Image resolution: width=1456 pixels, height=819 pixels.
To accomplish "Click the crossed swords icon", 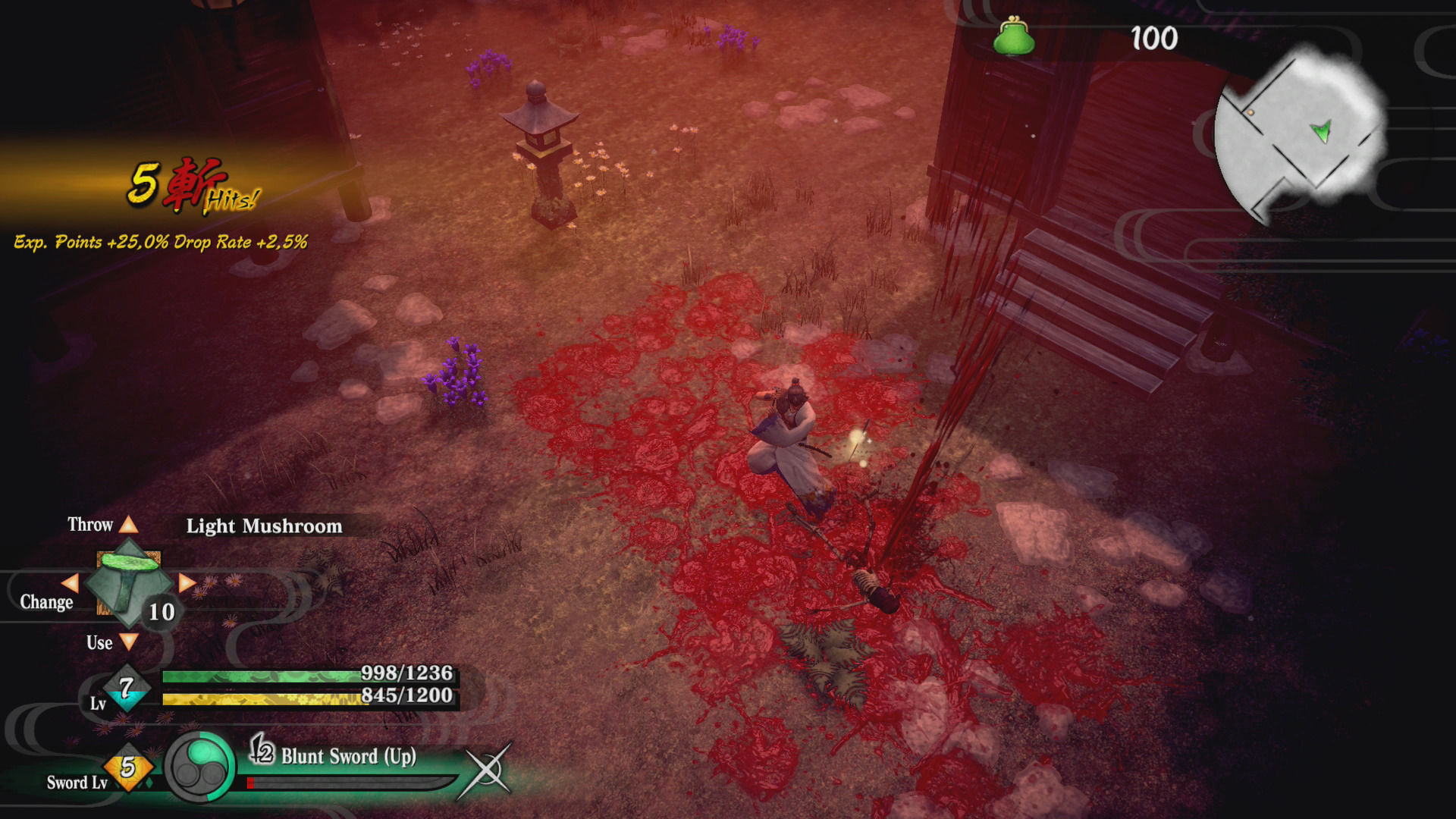I will 486,770.
